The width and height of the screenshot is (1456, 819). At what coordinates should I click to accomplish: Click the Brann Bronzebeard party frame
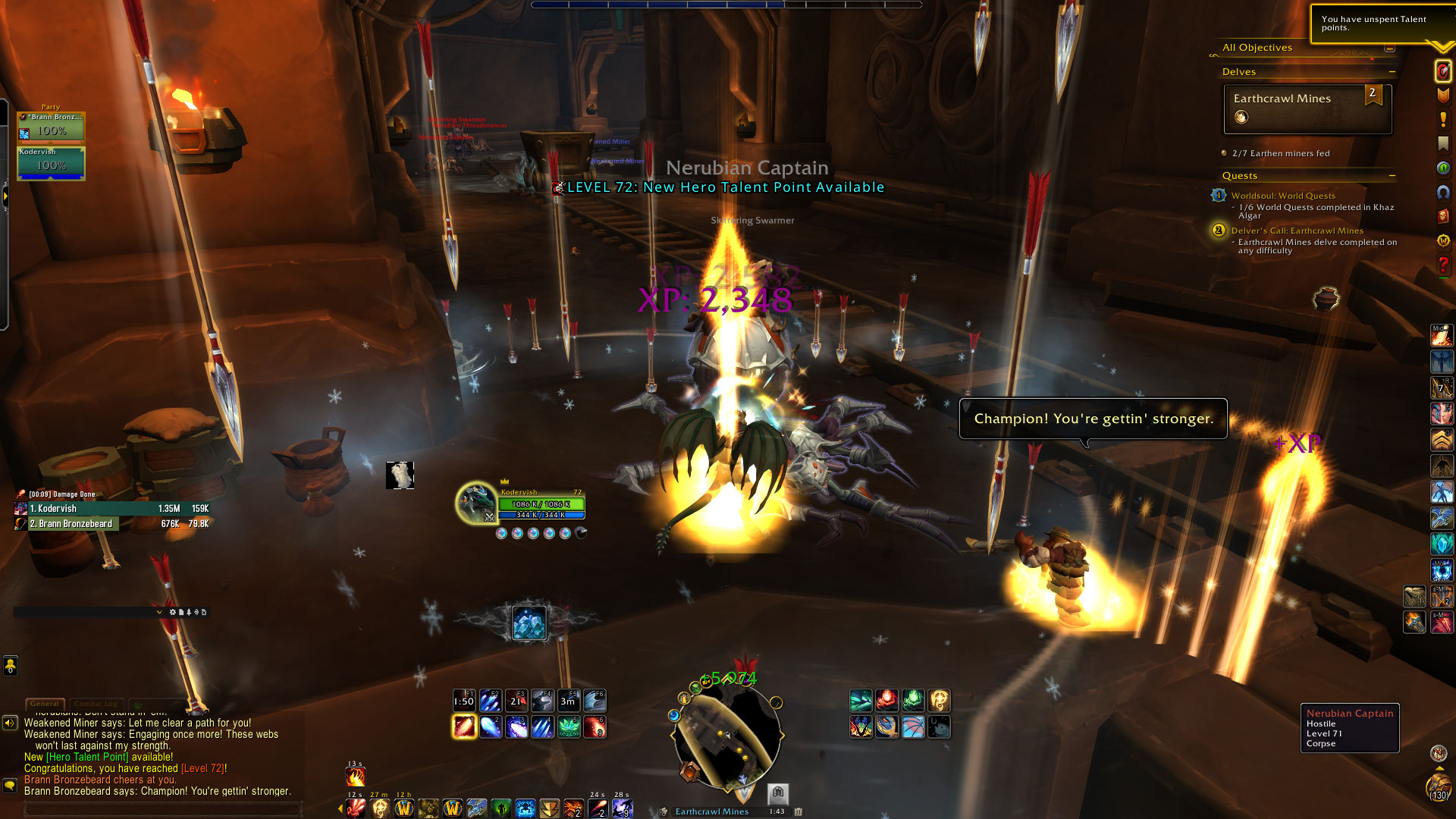(x=52, y=126)
